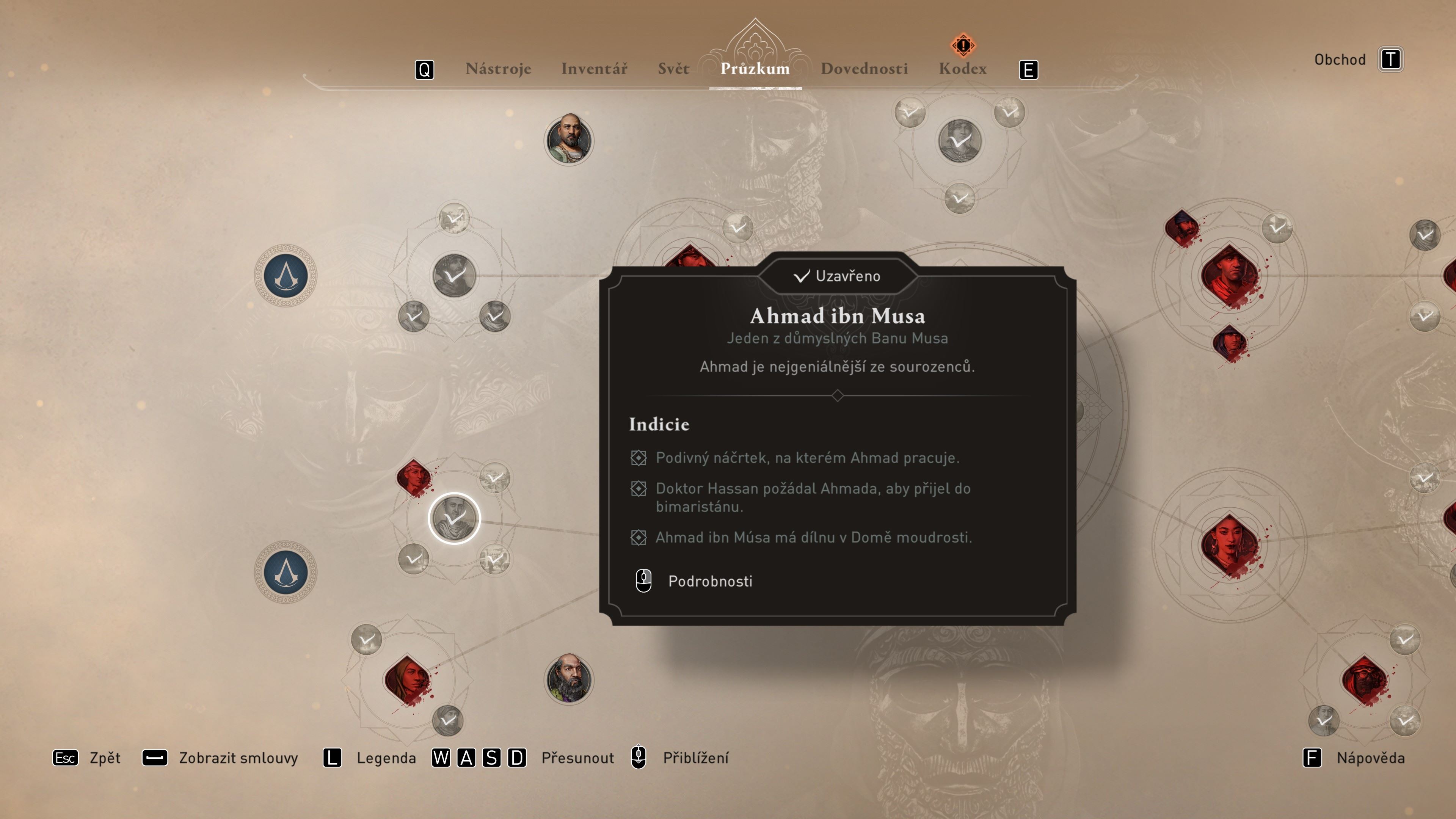Switch to the Kodex tab
1456x819 pixels.
(963, 69)
